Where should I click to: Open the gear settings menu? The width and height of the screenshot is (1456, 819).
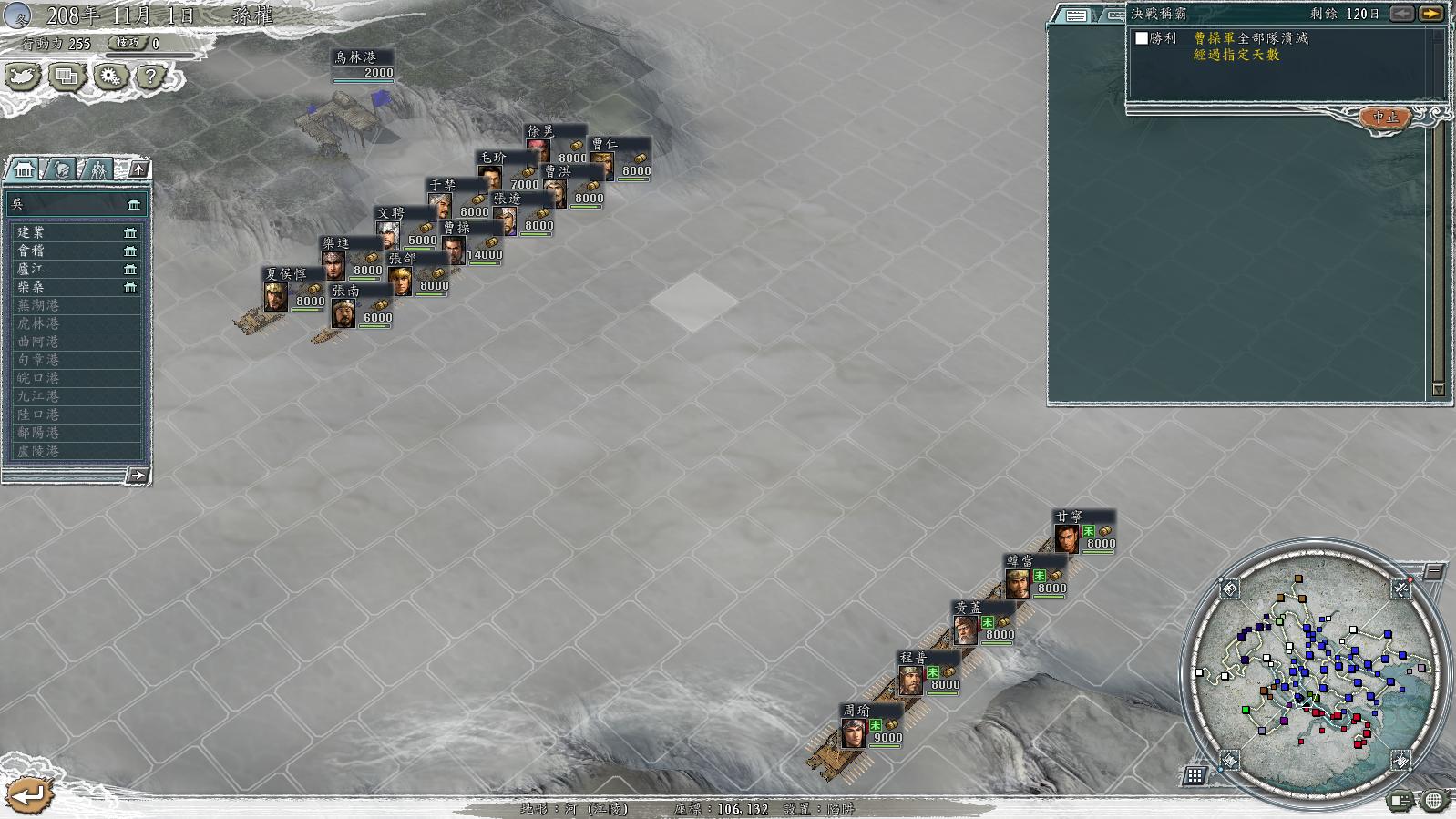pyautogui.click(x=109, y=77)
